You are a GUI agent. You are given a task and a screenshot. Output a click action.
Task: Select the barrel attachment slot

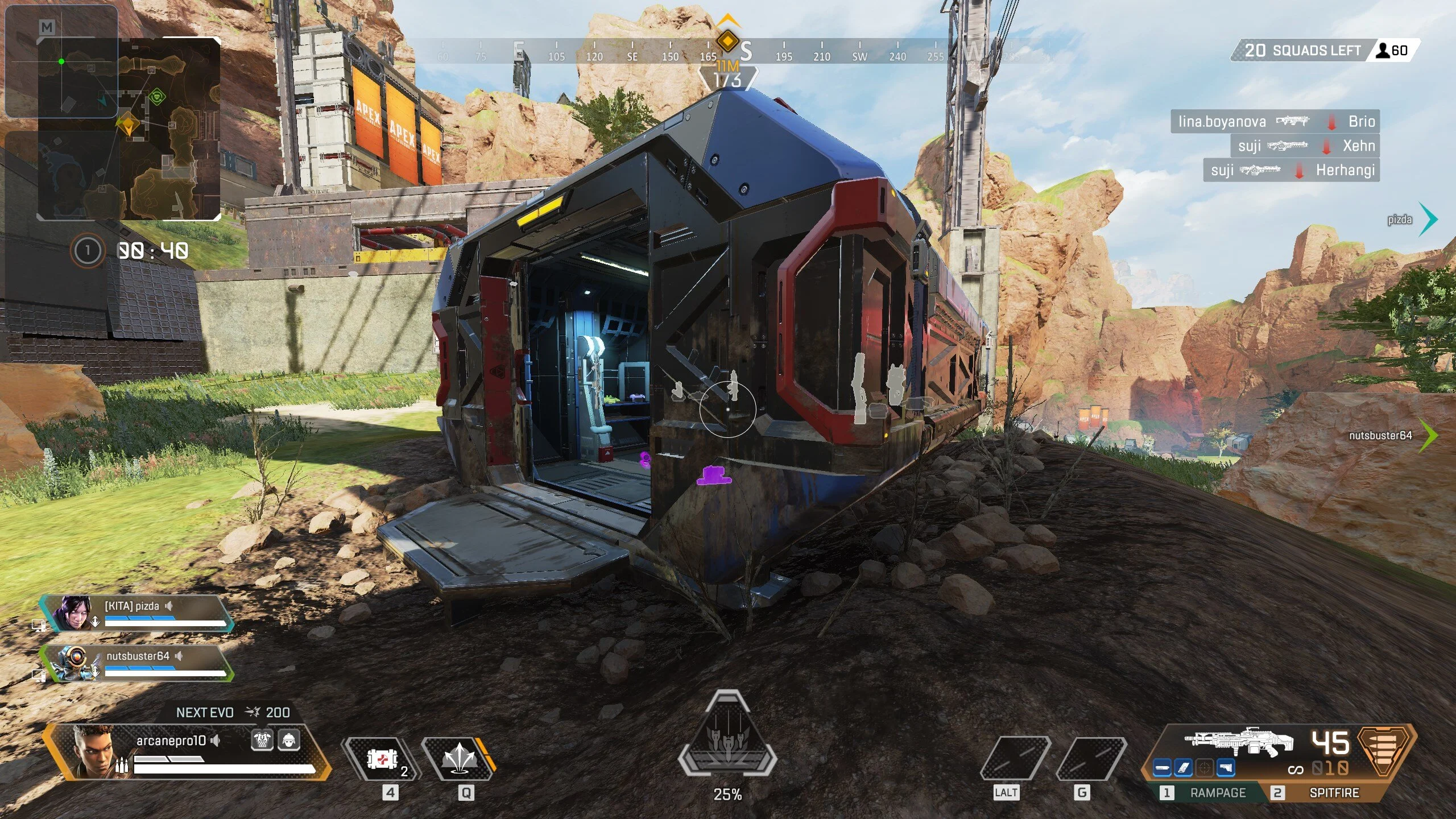1162,768
